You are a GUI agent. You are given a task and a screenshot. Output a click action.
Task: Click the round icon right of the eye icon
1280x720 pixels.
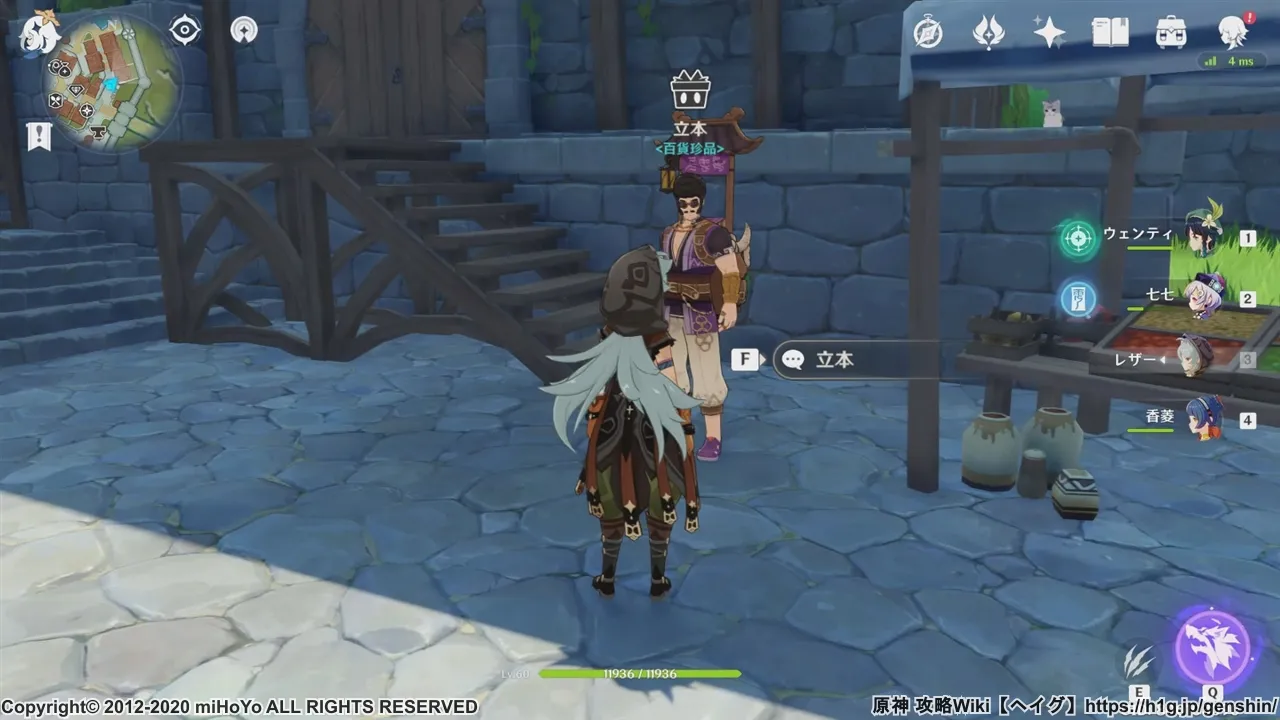click(243, 31)
